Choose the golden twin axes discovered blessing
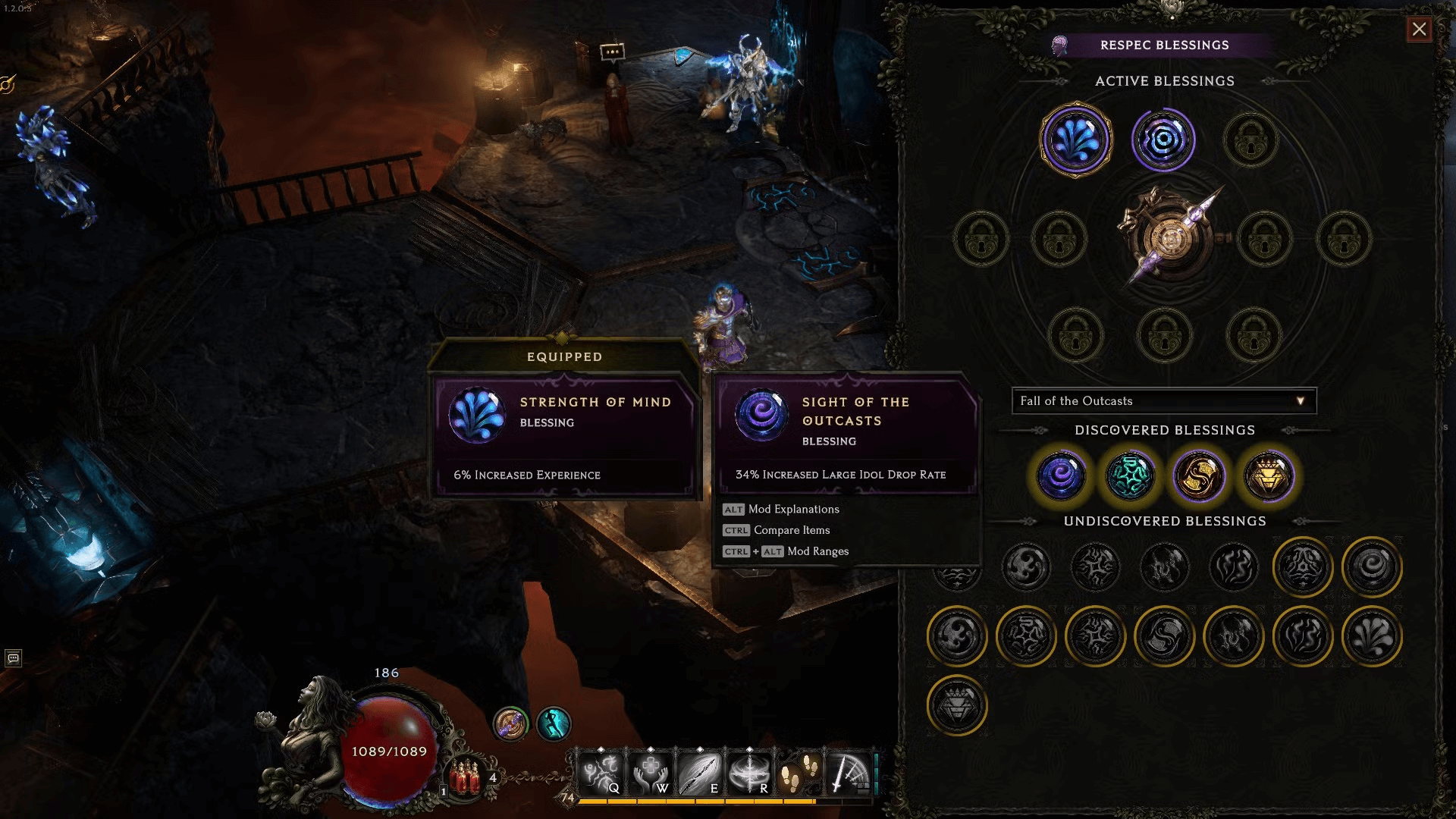This screenshot has width=1456, height=819. 1199,476
